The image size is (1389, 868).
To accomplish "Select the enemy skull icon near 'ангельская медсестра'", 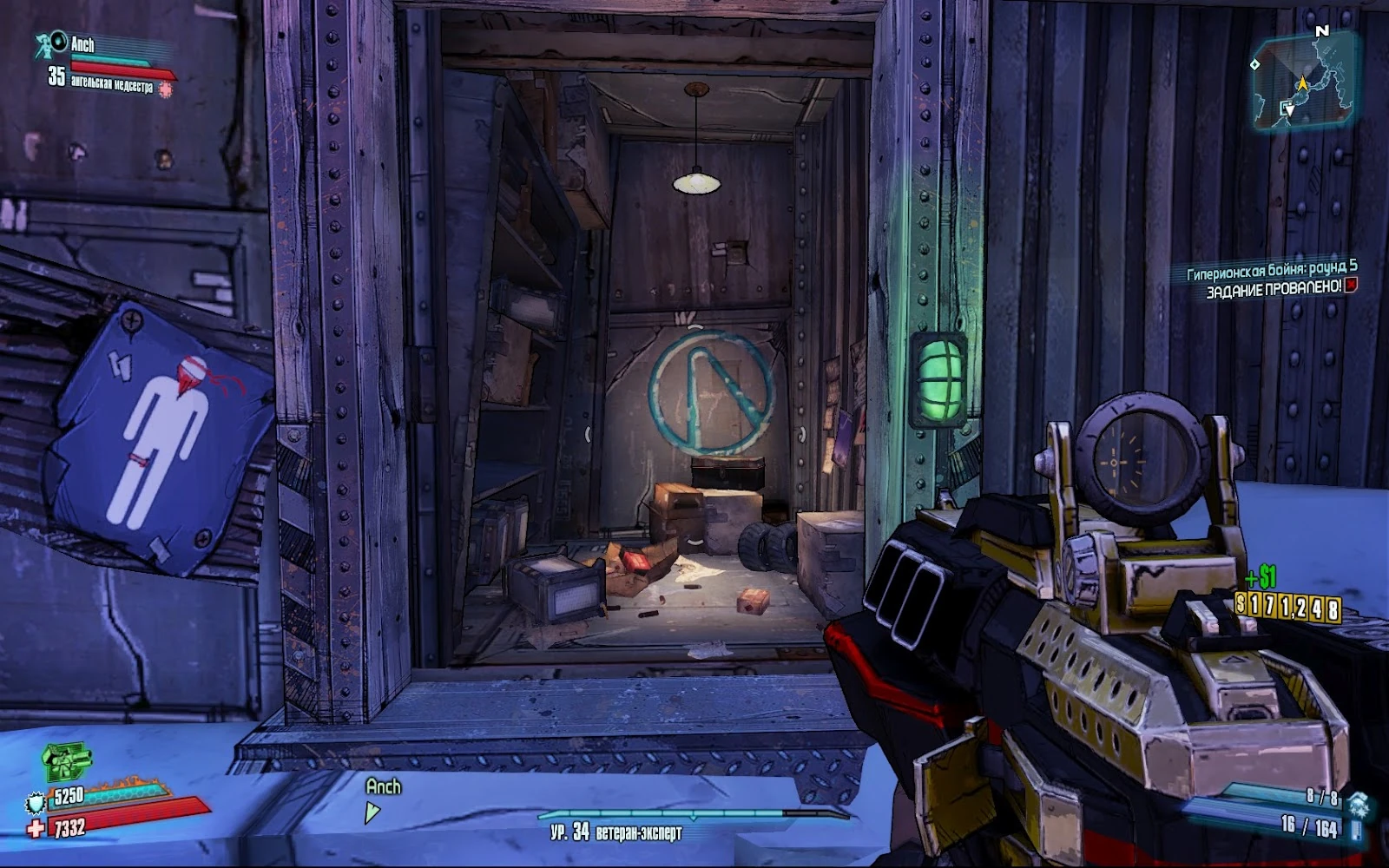I will 166,90.
